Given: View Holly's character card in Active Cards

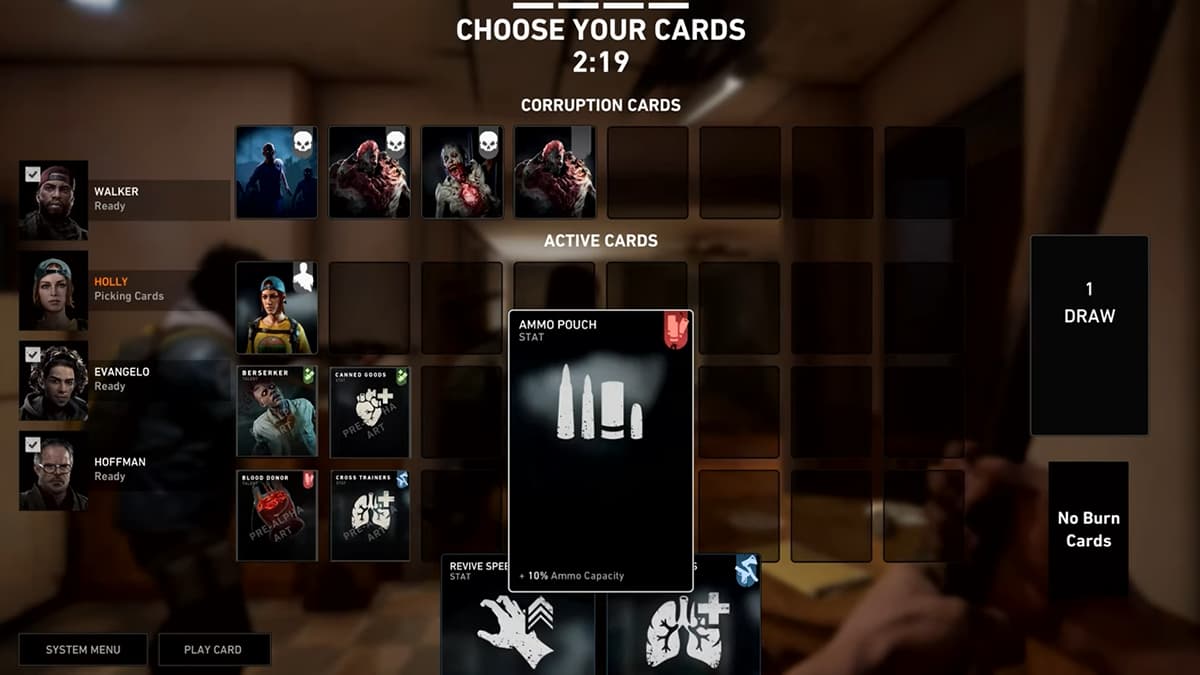Looking at the screenshot, I should pyautogui.click(x=277, y=308).
